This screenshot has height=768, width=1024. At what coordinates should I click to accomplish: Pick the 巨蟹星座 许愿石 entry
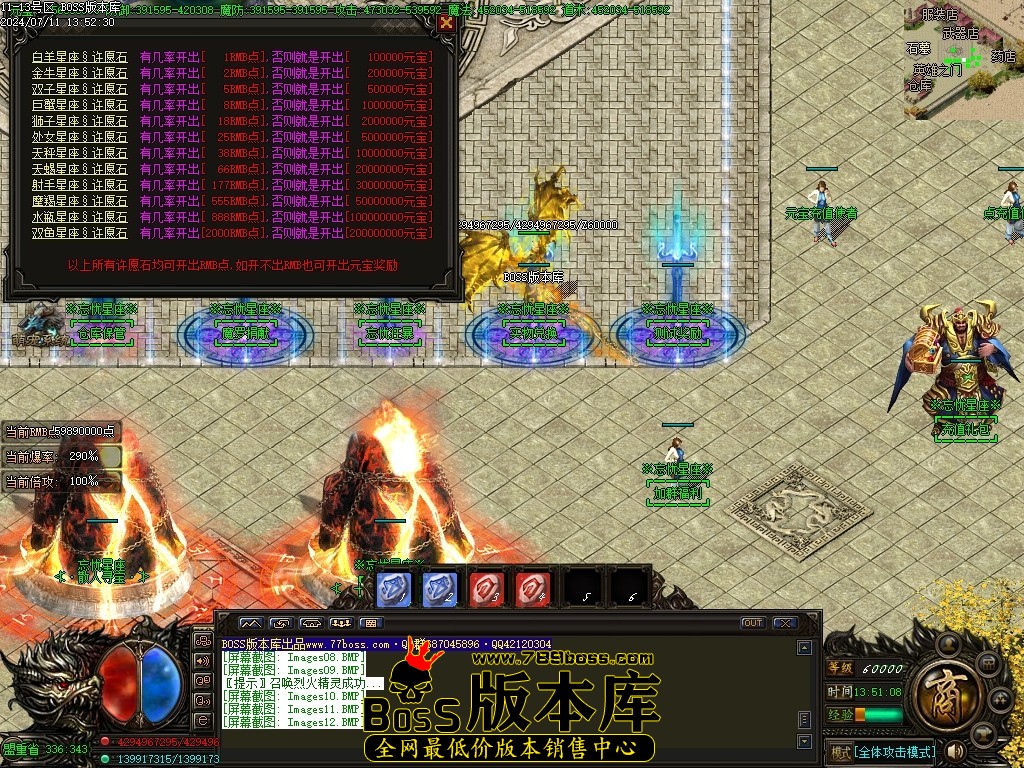(80, 105)
